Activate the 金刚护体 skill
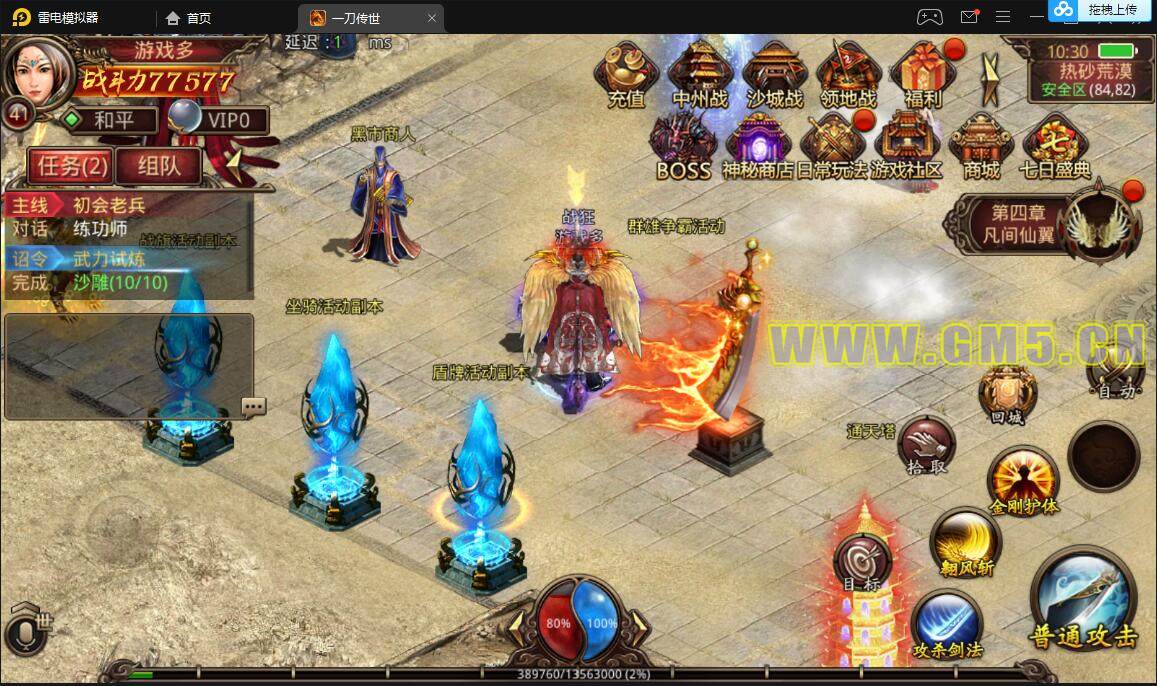The height and width of the screenshot is (686, 1157). tap(1022, 480)
